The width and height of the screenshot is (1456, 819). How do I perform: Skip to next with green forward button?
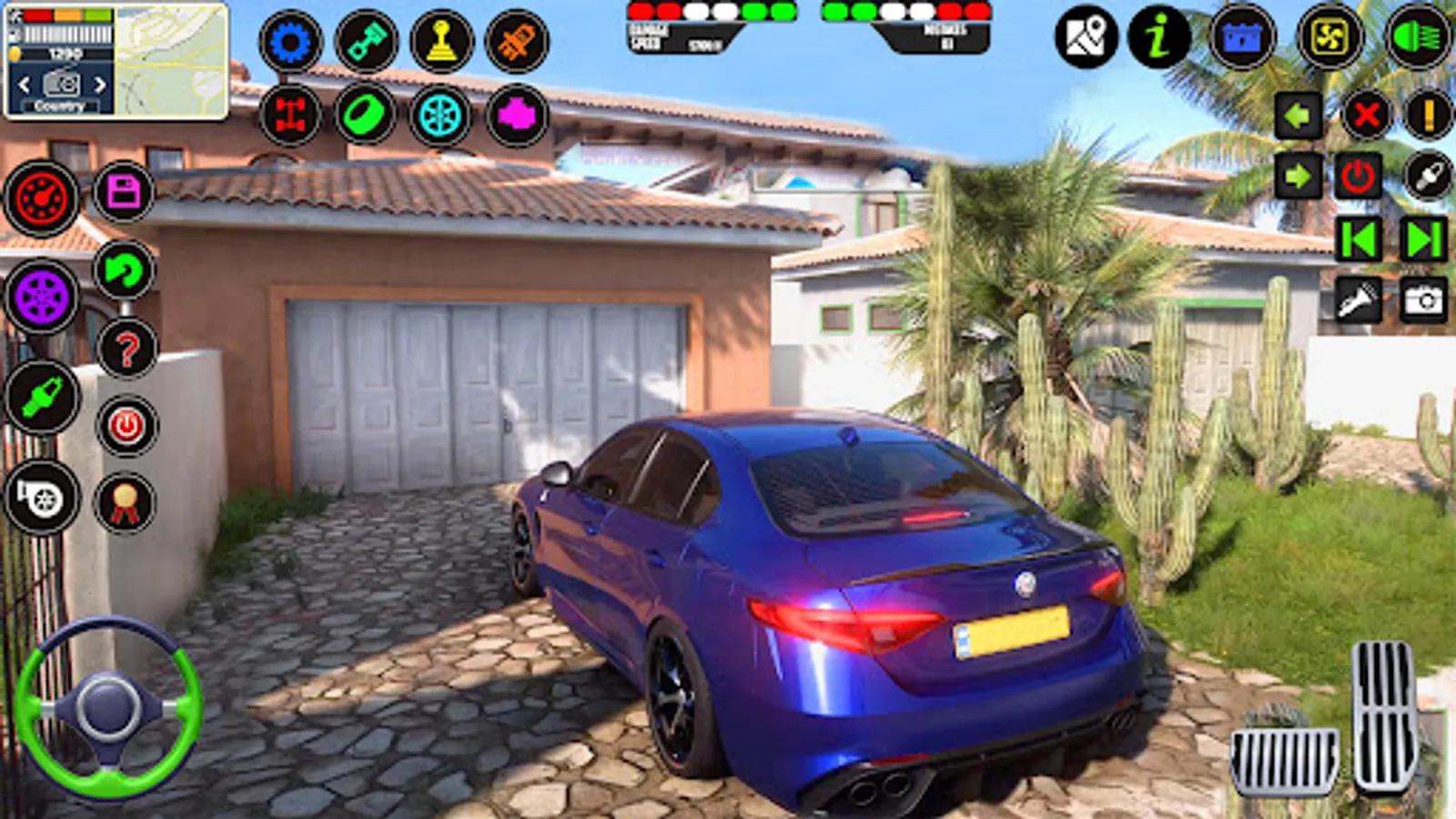point(1424,239)
